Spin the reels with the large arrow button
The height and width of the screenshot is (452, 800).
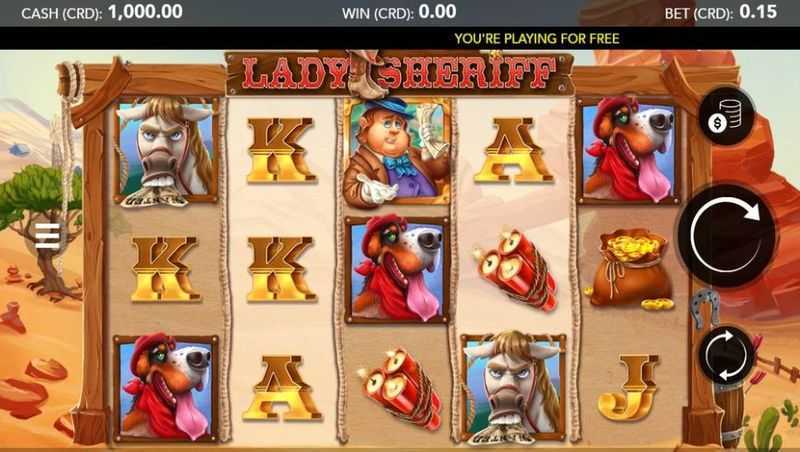726,235
